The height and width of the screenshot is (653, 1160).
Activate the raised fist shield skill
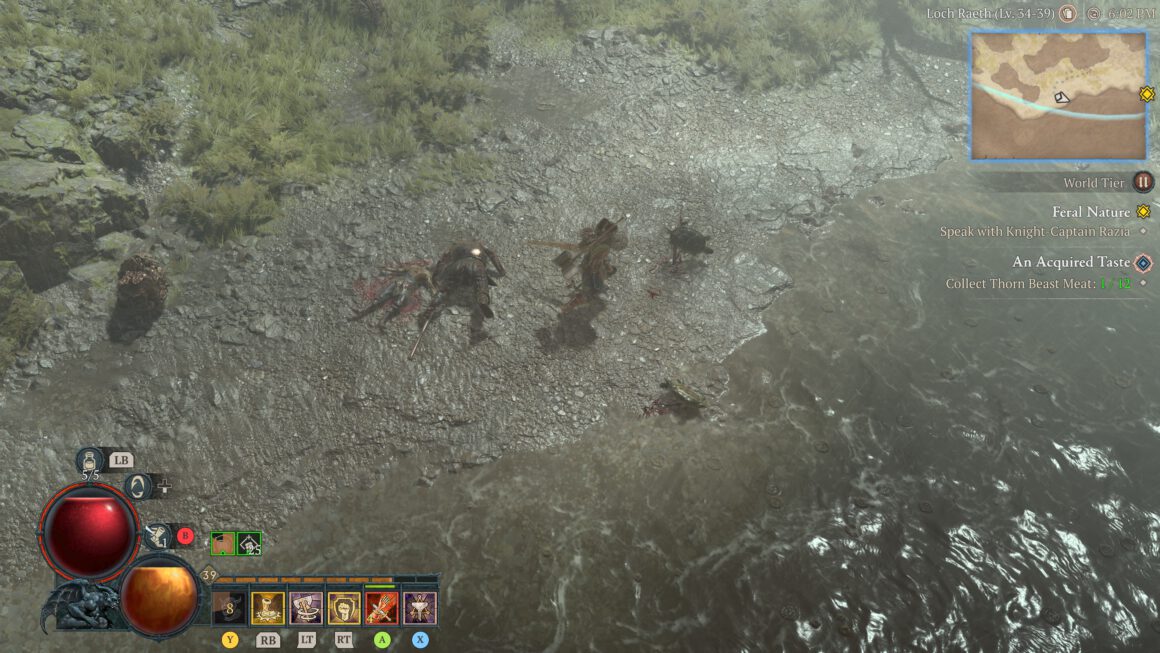(344, 608)
